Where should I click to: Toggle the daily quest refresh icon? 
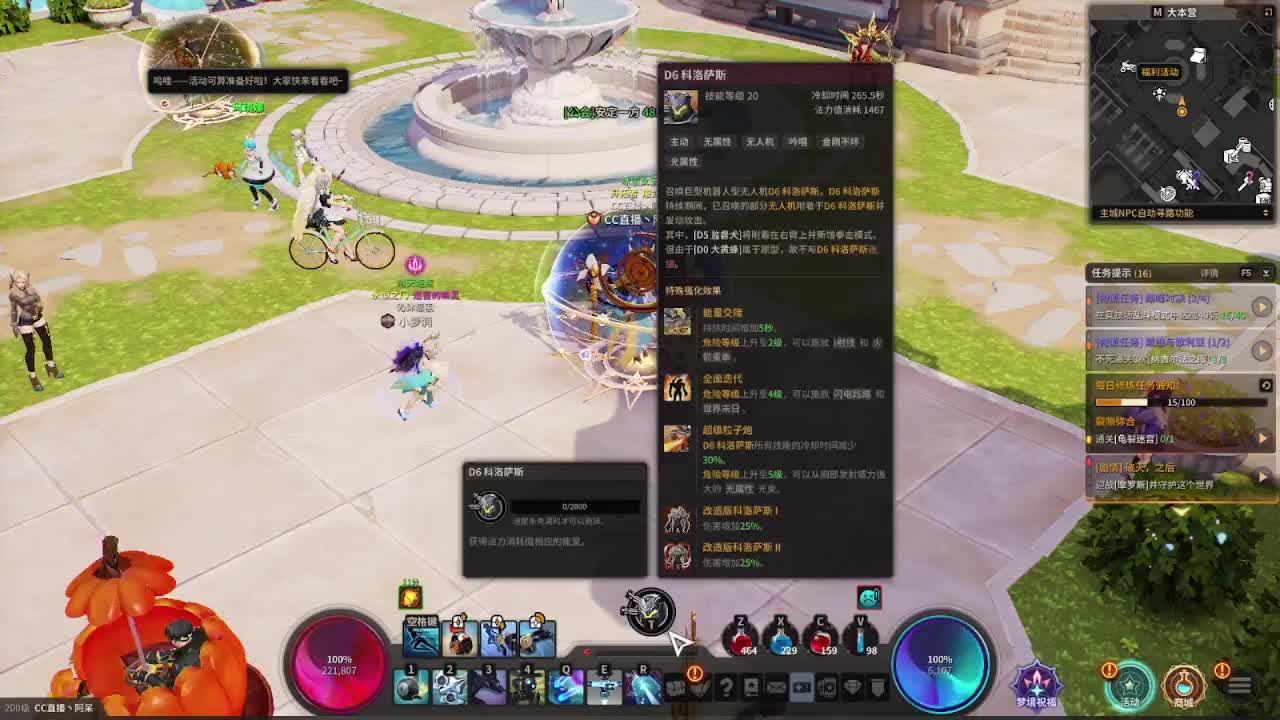point(1264,383)
